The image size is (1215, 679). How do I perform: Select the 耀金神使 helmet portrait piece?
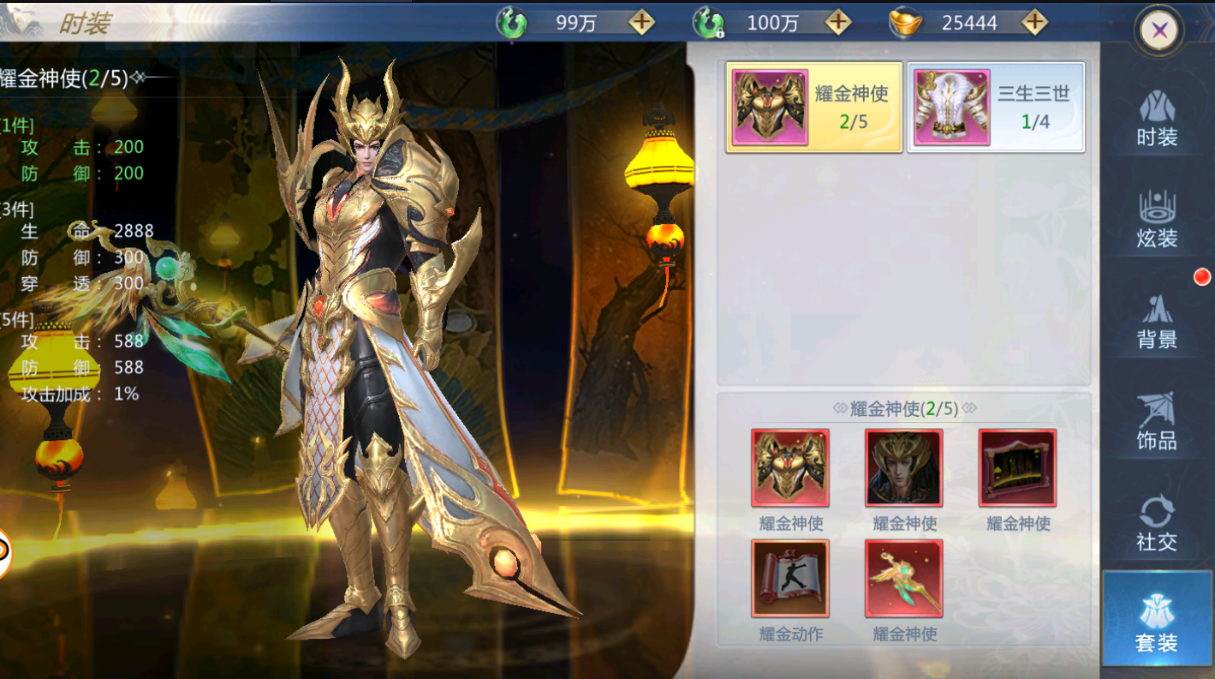(904, 468)
